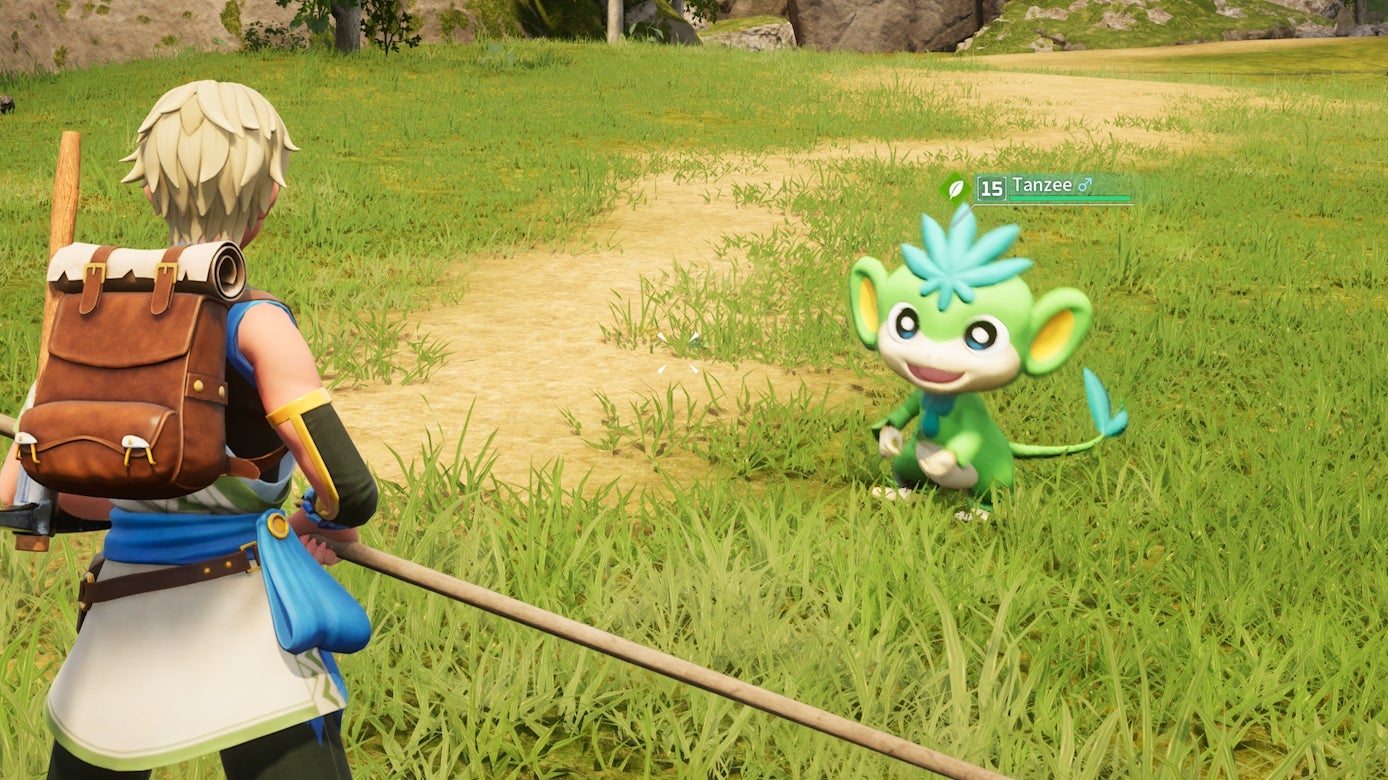This screenshot has height=780, width=1388.
Task: Click Tanzee's health bar
Action: click(x=1070, y=197)
